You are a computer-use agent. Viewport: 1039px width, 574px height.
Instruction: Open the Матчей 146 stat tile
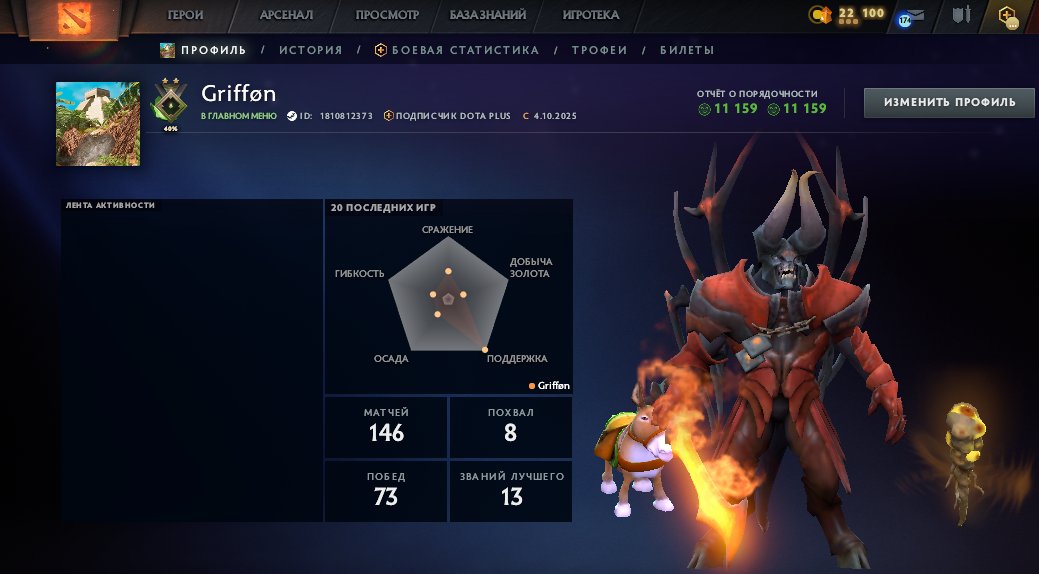(x=386, y=425)
